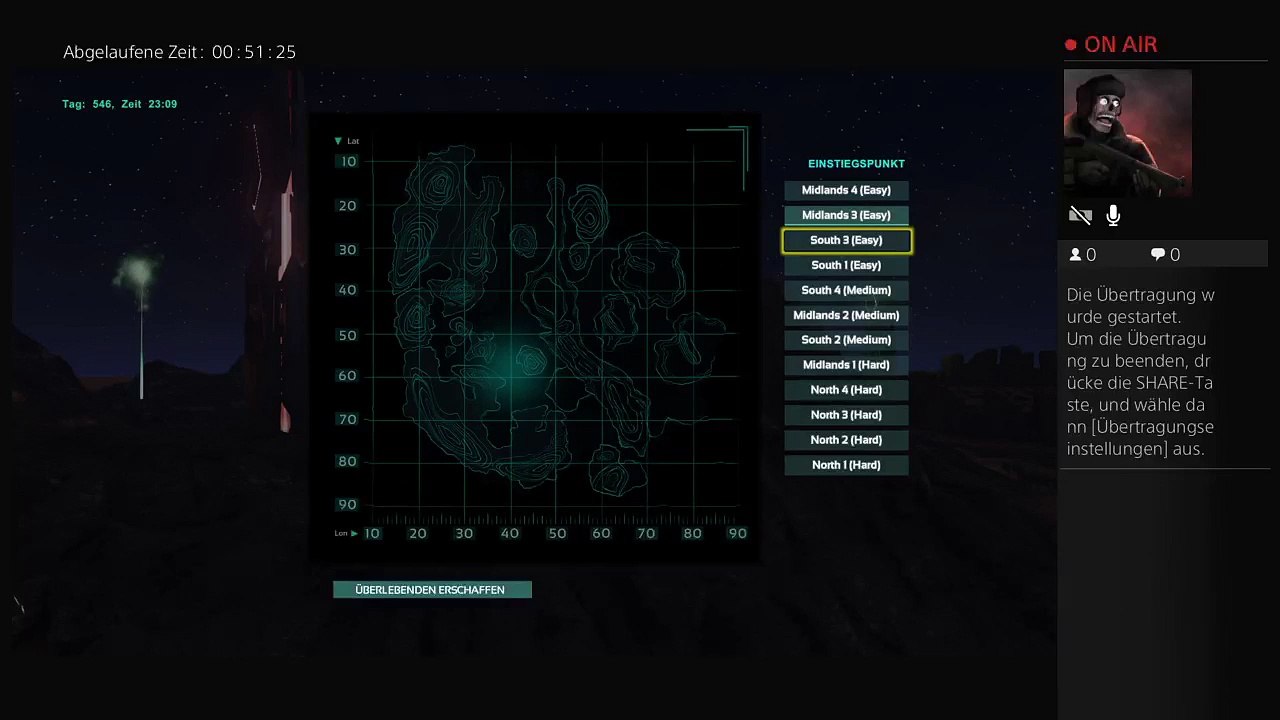Open the broadcaster avatar thumbnail
The image size is (1280, 720).
[x=1127, y=132]
